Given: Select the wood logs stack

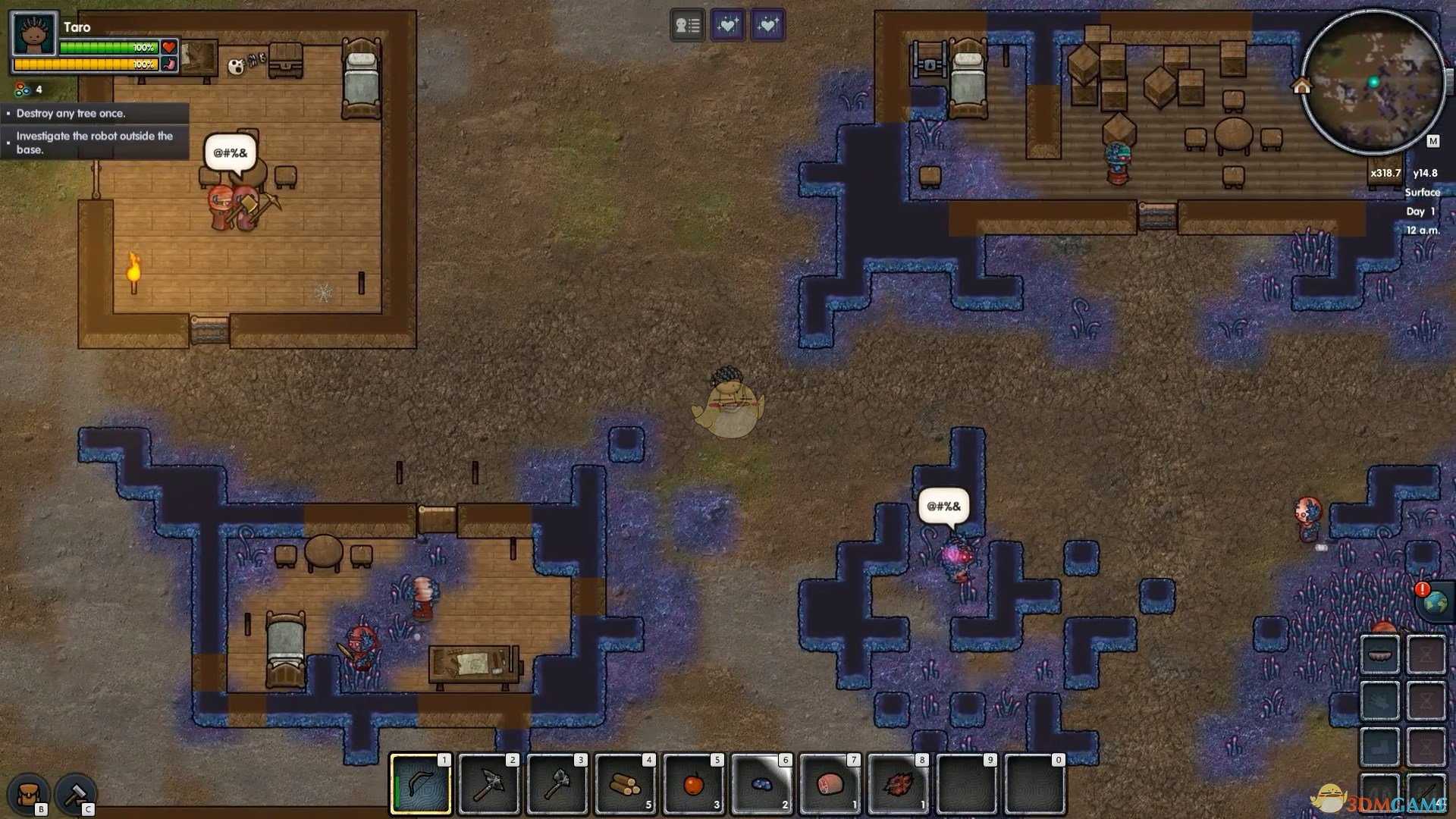Looking at the screenshot, I should [626, 785].
